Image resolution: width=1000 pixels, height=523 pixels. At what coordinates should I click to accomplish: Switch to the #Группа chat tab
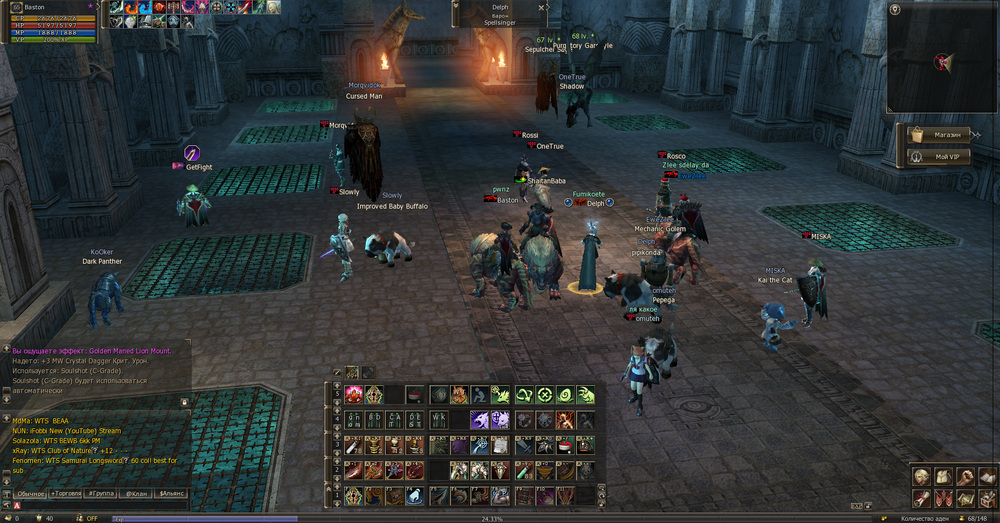pyautogui.click(x=101, y=493)
